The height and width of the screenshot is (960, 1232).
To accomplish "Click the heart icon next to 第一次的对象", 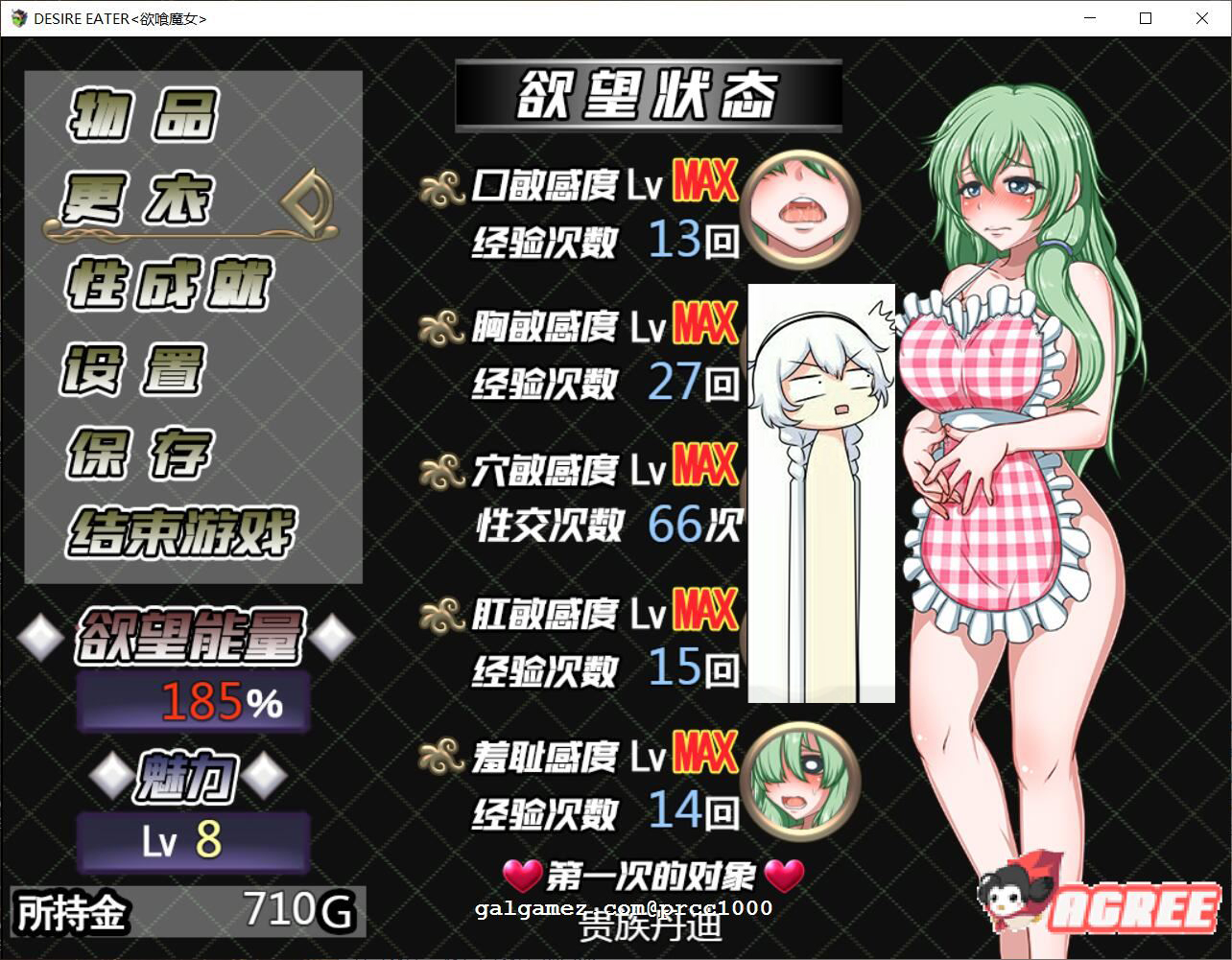I will (x=521, y=874).
